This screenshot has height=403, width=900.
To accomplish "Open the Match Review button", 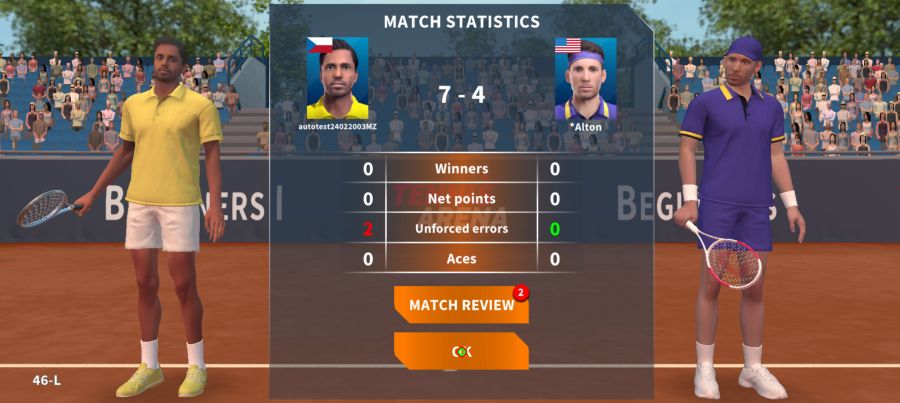I will (461, 305).
